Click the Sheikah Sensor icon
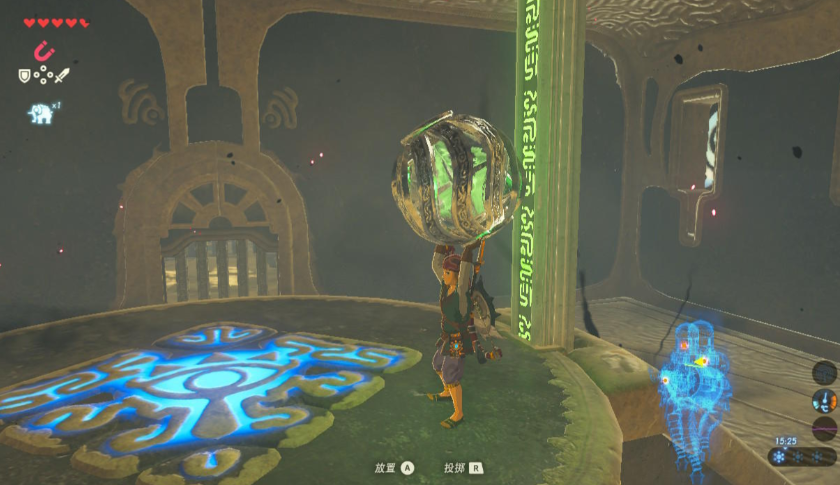The width and height of the screenshot is (840, 485). (x=825, y=372)
